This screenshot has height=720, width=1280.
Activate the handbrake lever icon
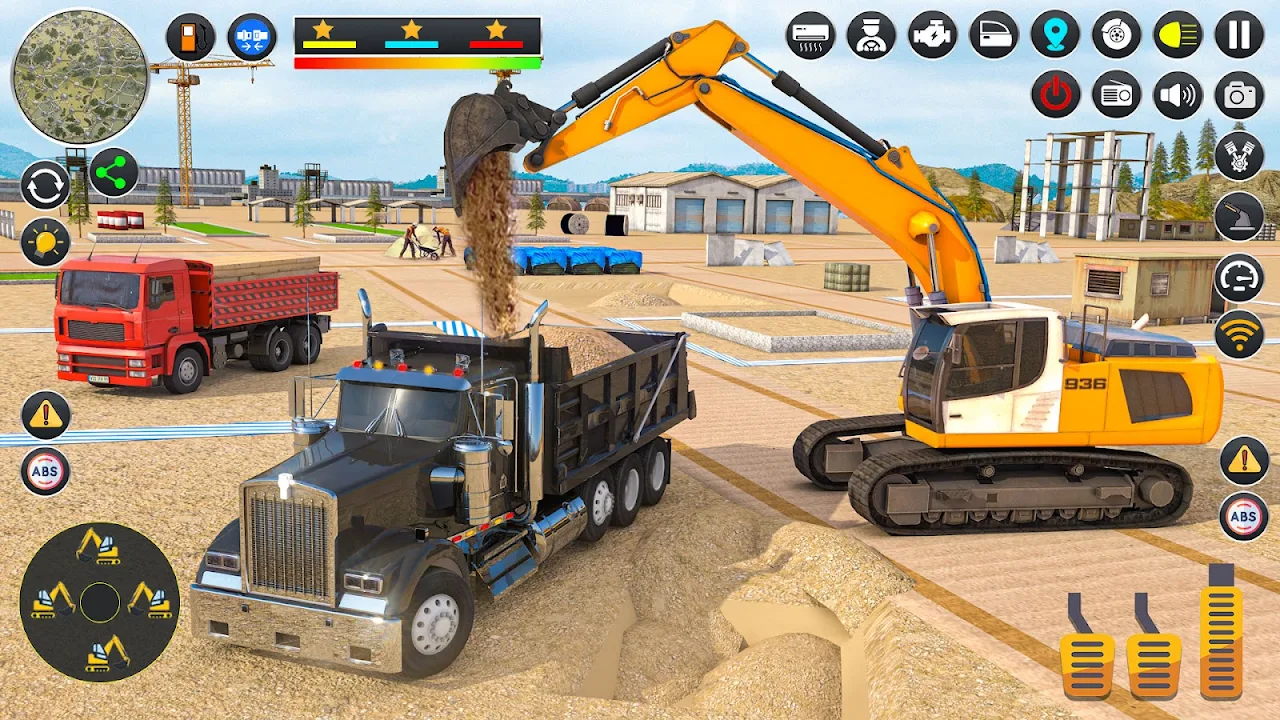click(1239, 216)
